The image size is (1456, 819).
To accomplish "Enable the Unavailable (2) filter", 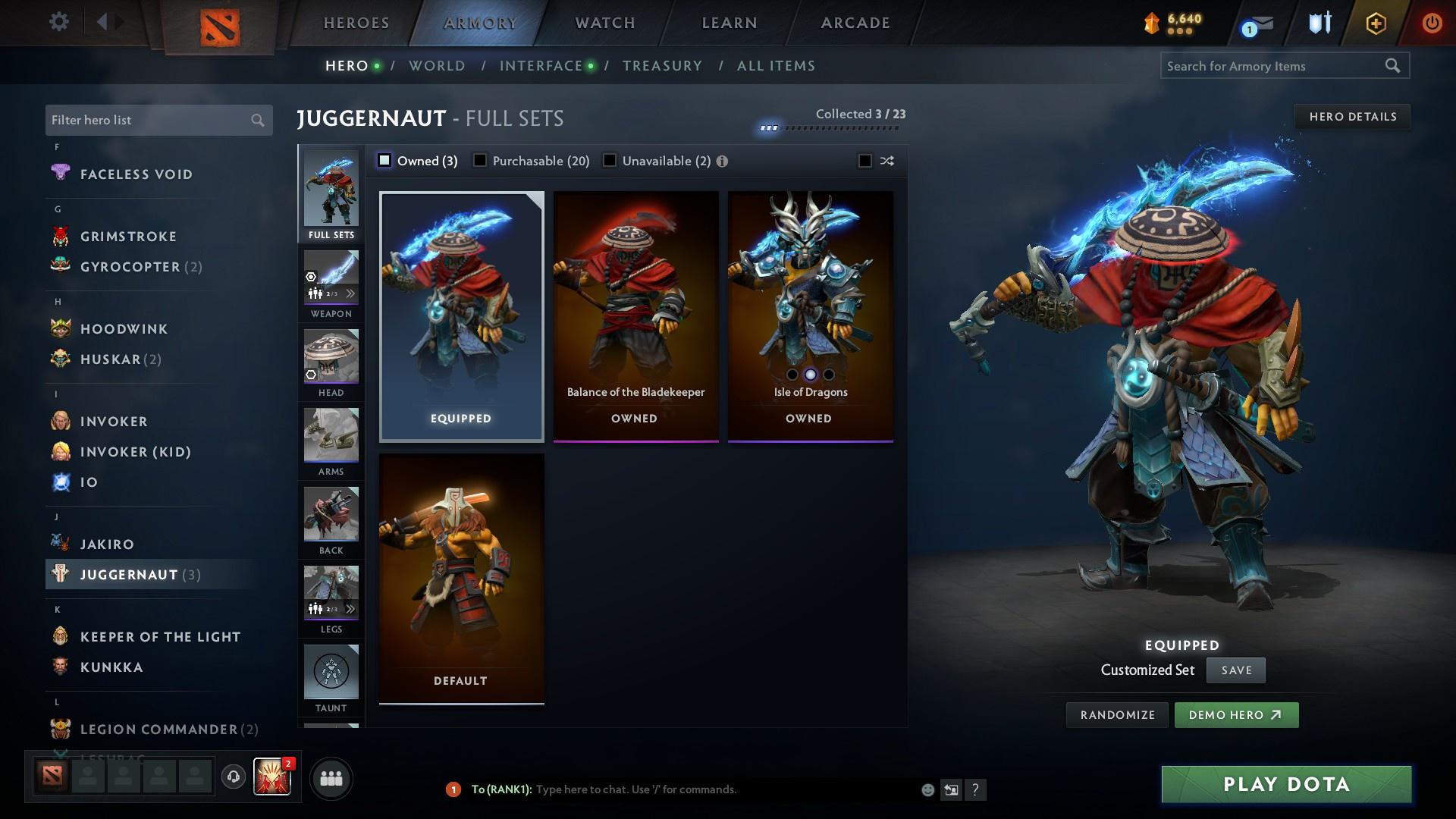I will coord(608,161).
